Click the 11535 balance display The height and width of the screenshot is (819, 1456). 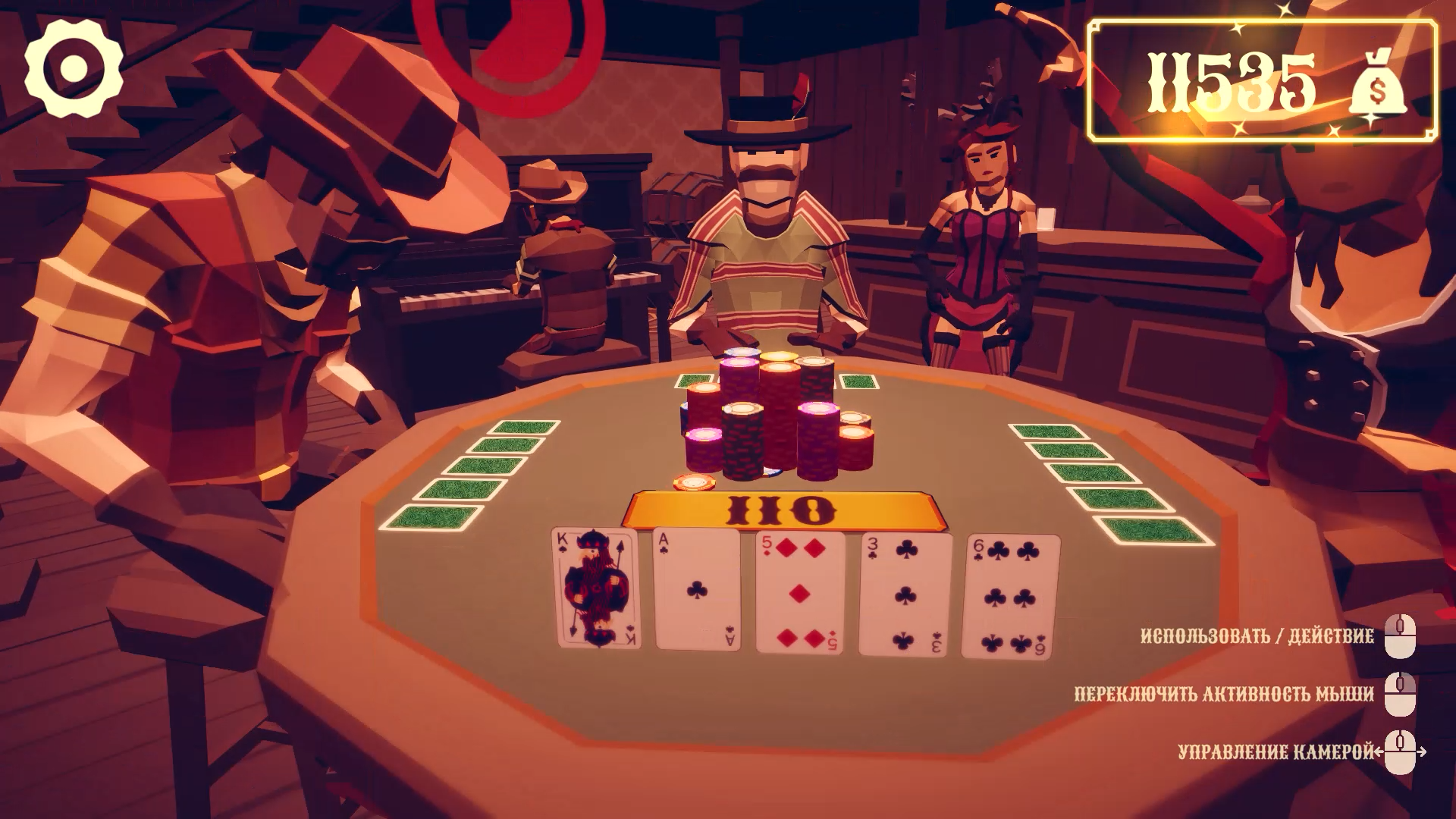[1232, 80]
